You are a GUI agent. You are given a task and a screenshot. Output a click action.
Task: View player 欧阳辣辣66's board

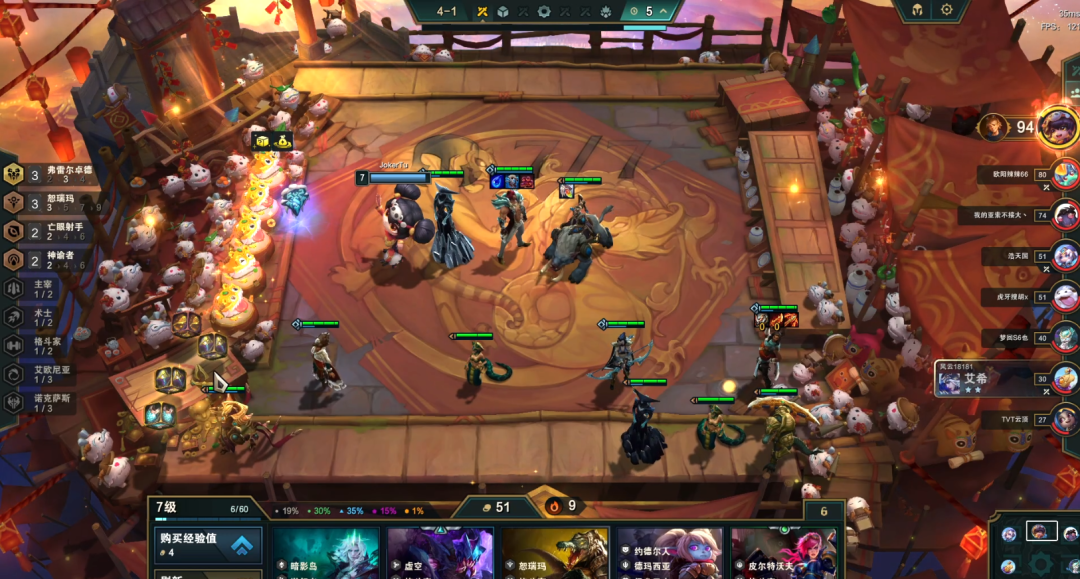coord(1063,174)
